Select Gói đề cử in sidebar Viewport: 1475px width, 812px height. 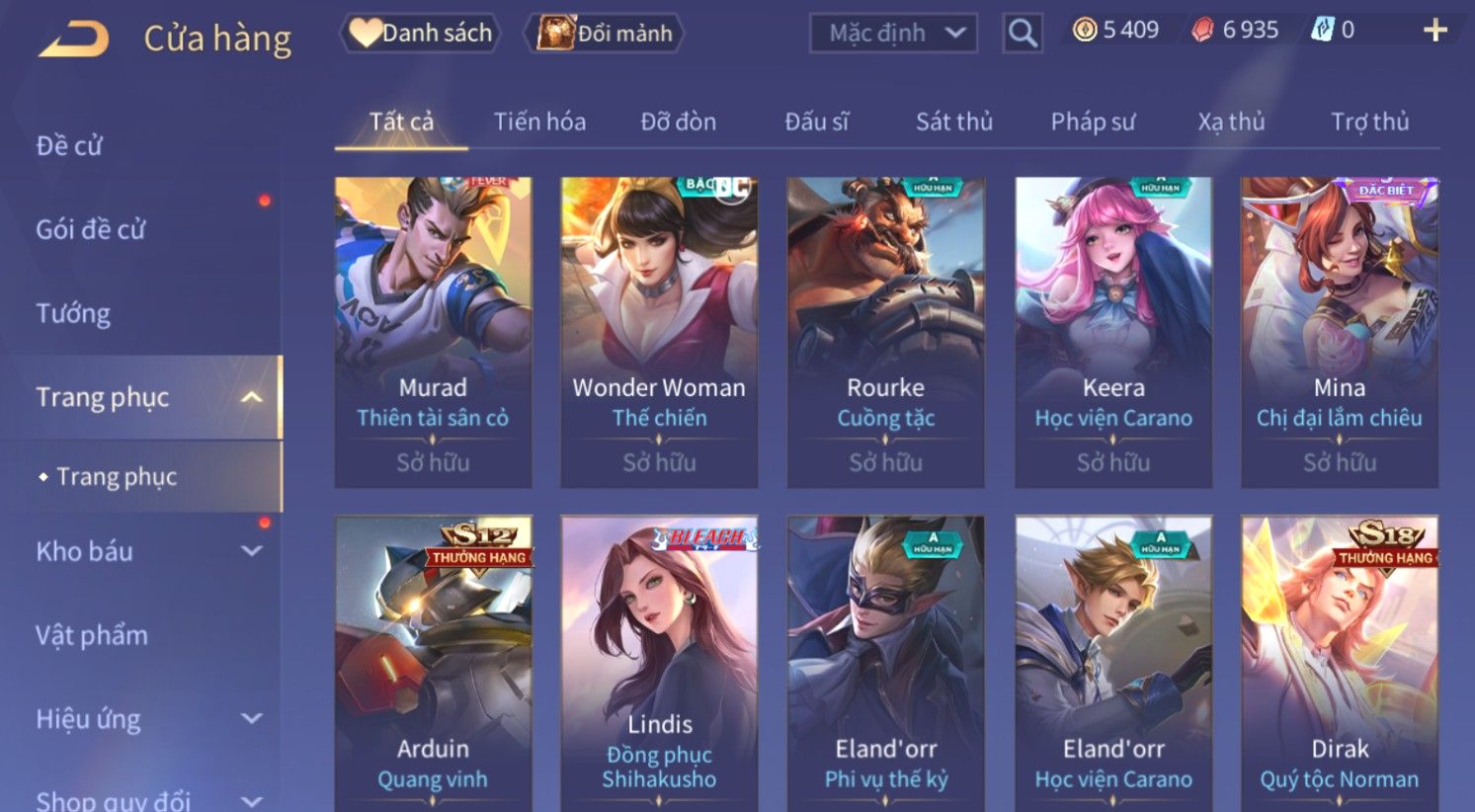tap(91, 229)
